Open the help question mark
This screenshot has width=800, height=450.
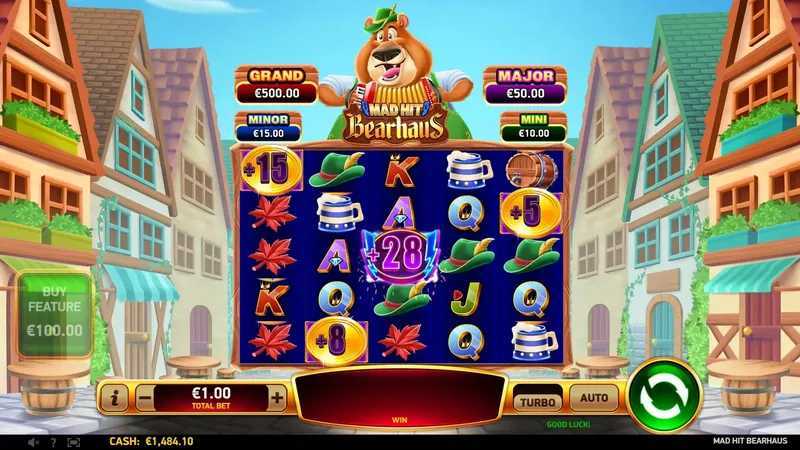pyautogui.click(x=53, y=441)
